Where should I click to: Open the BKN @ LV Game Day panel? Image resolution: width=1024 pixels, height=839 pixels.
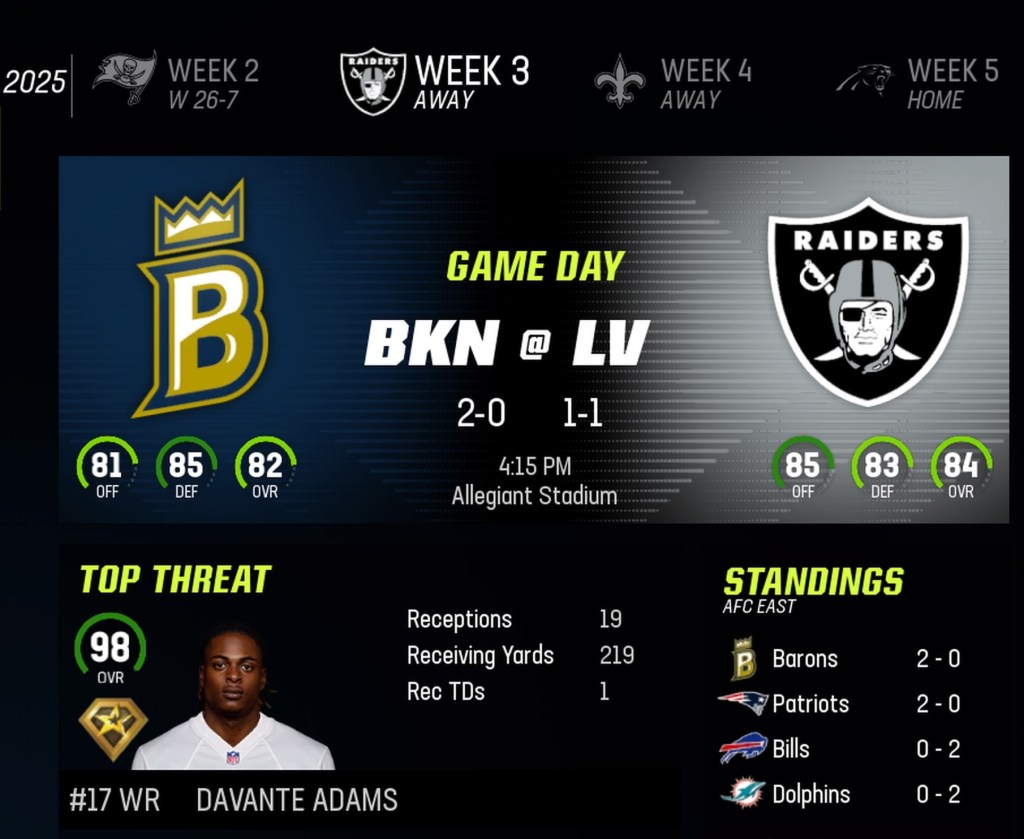[534, 339]
